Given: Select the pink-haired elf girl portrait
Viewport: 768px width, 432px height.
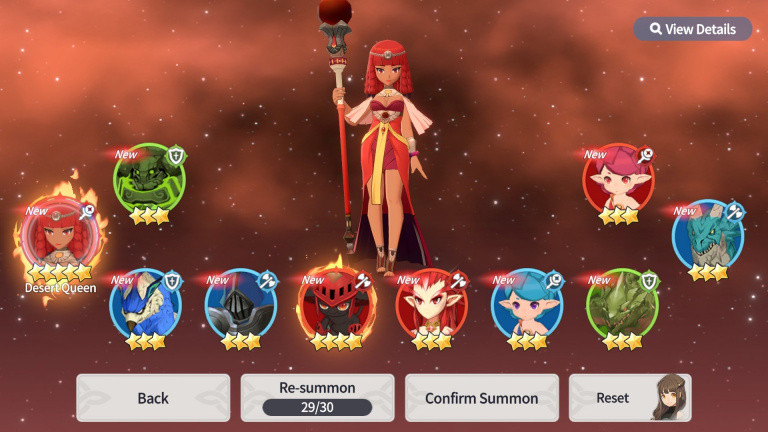Looking at the screenshot, I should coord(618,179).
